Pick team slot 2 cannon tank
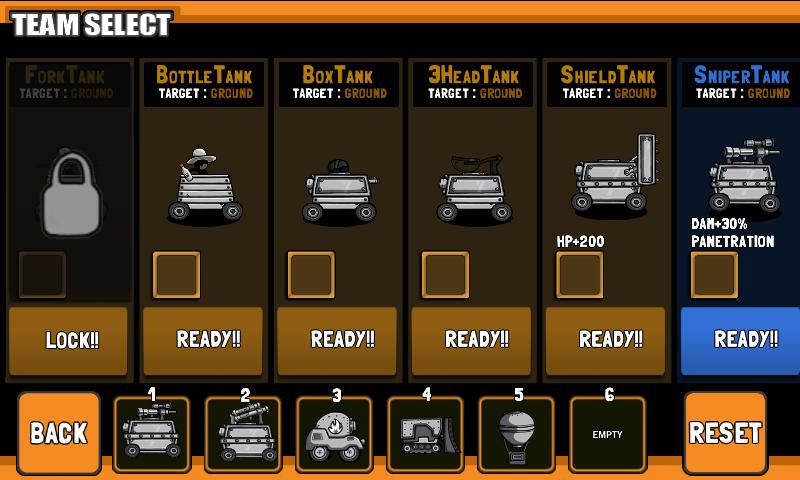Image resolution: width=800 pixels, height=480 pixels. coord(242,435)
